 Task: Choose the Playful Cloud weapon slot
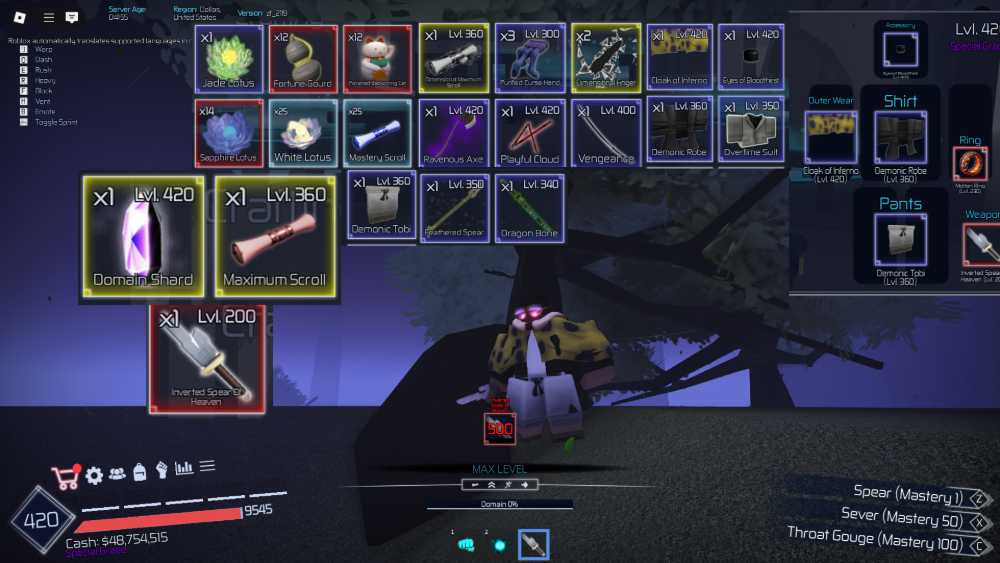pyautogui.click(x=529, y=132)
